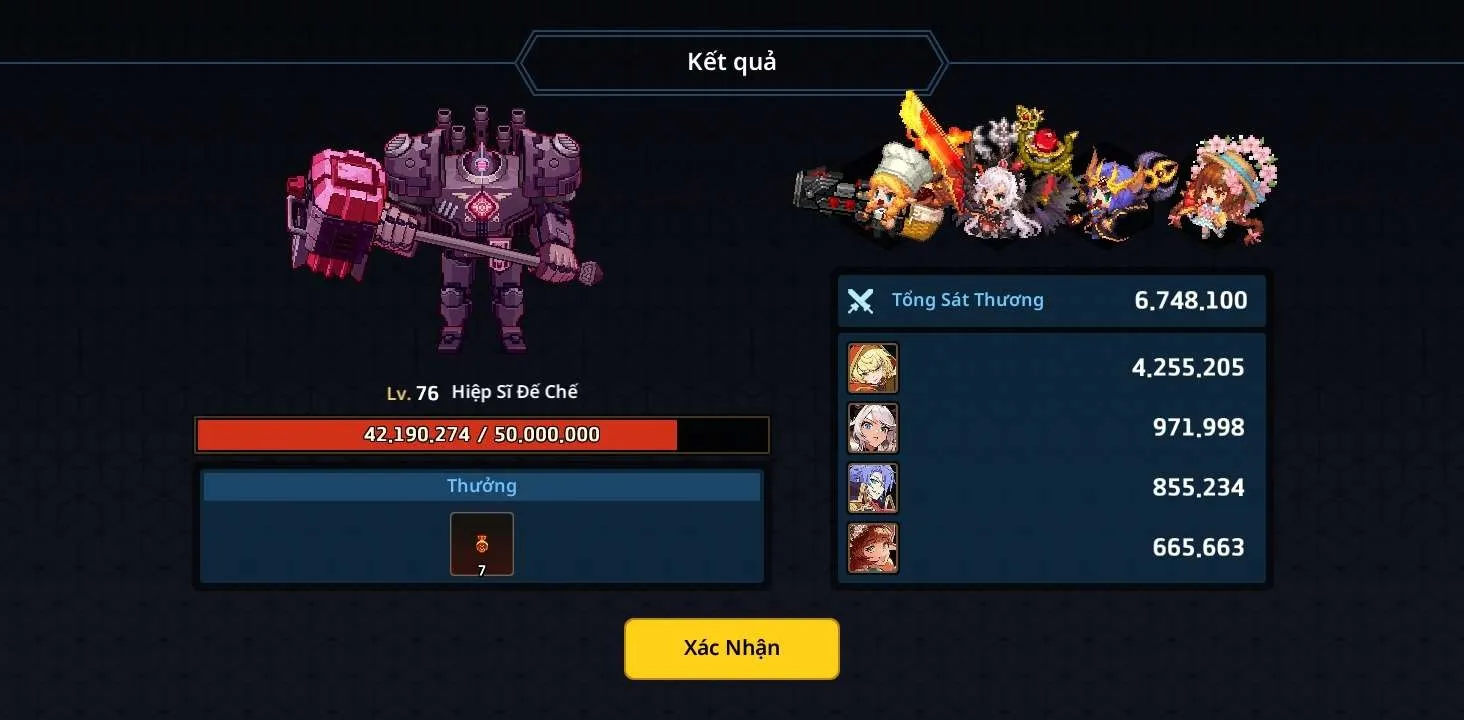
Task: Click the blue-haired hero damage portrait
Action: click(873, 488)
